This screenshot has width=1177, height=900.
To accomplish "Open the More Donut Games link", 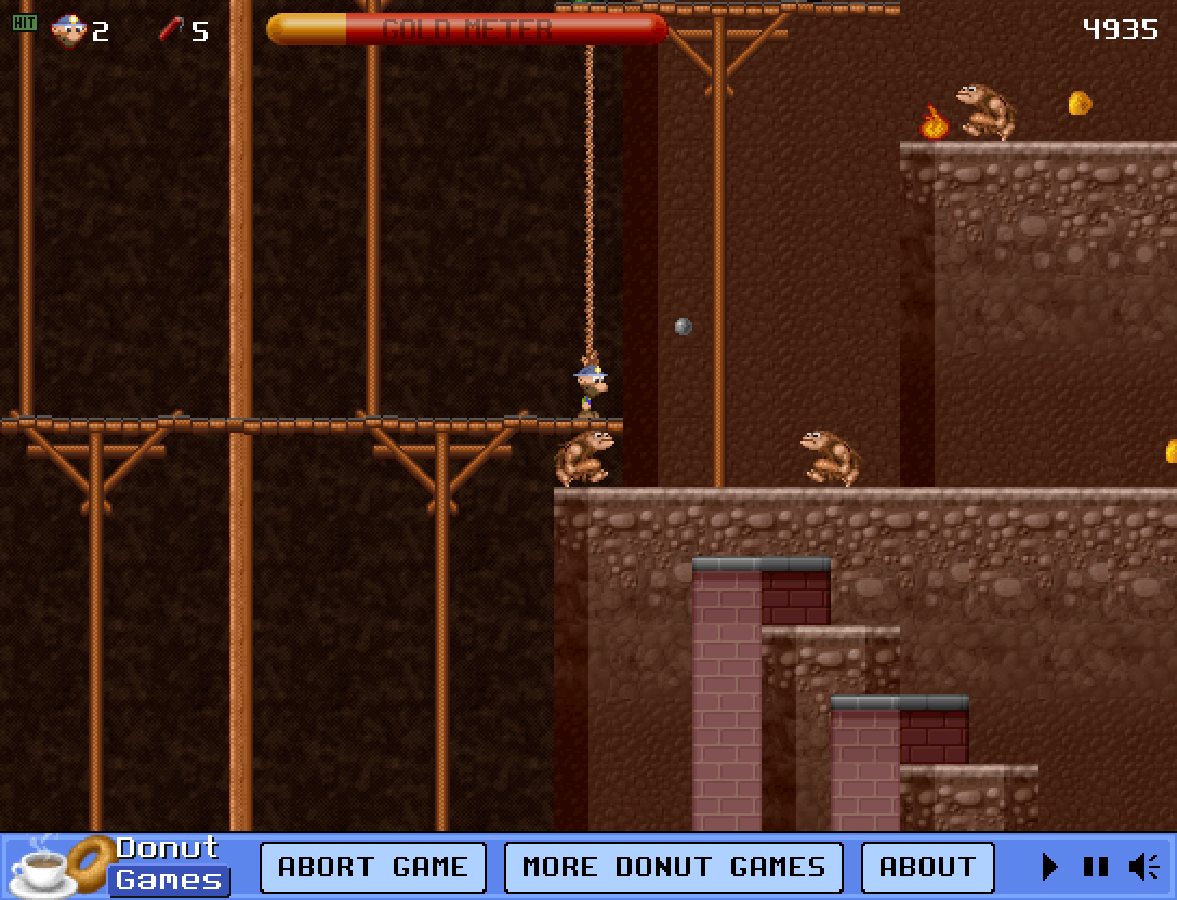I will tap(673, 867).
